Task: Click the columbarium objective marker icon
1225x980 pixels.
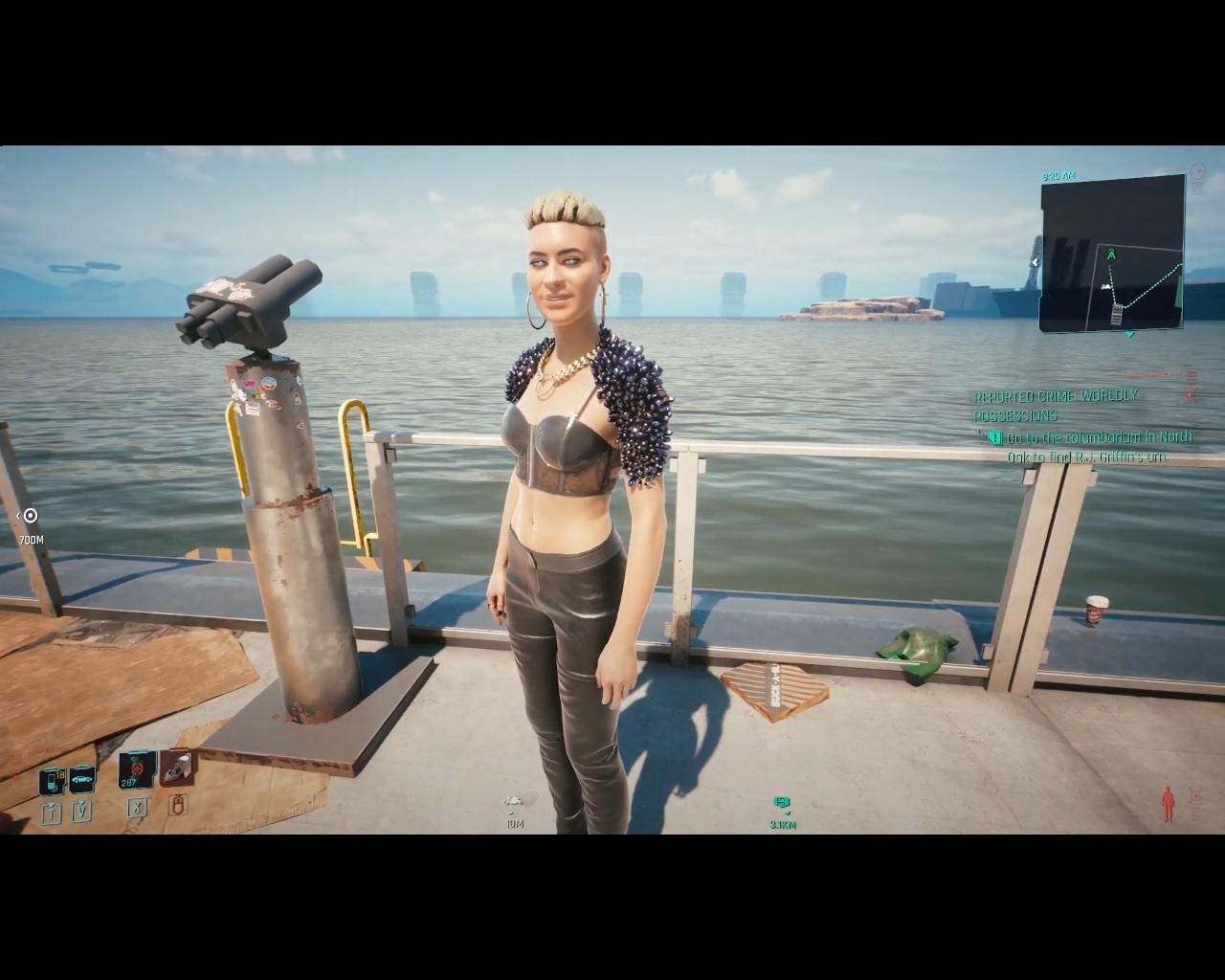Action: tap(994, 438)
